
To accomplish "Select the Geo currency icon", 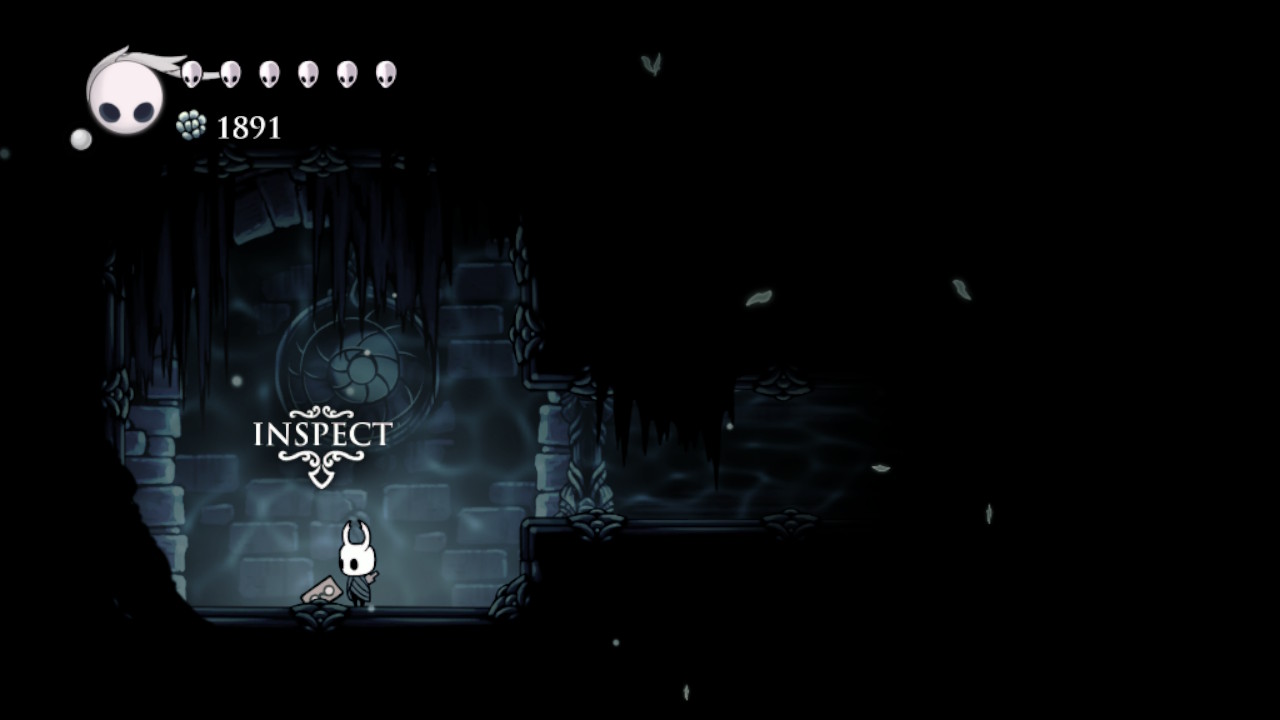I will [191, 126].
